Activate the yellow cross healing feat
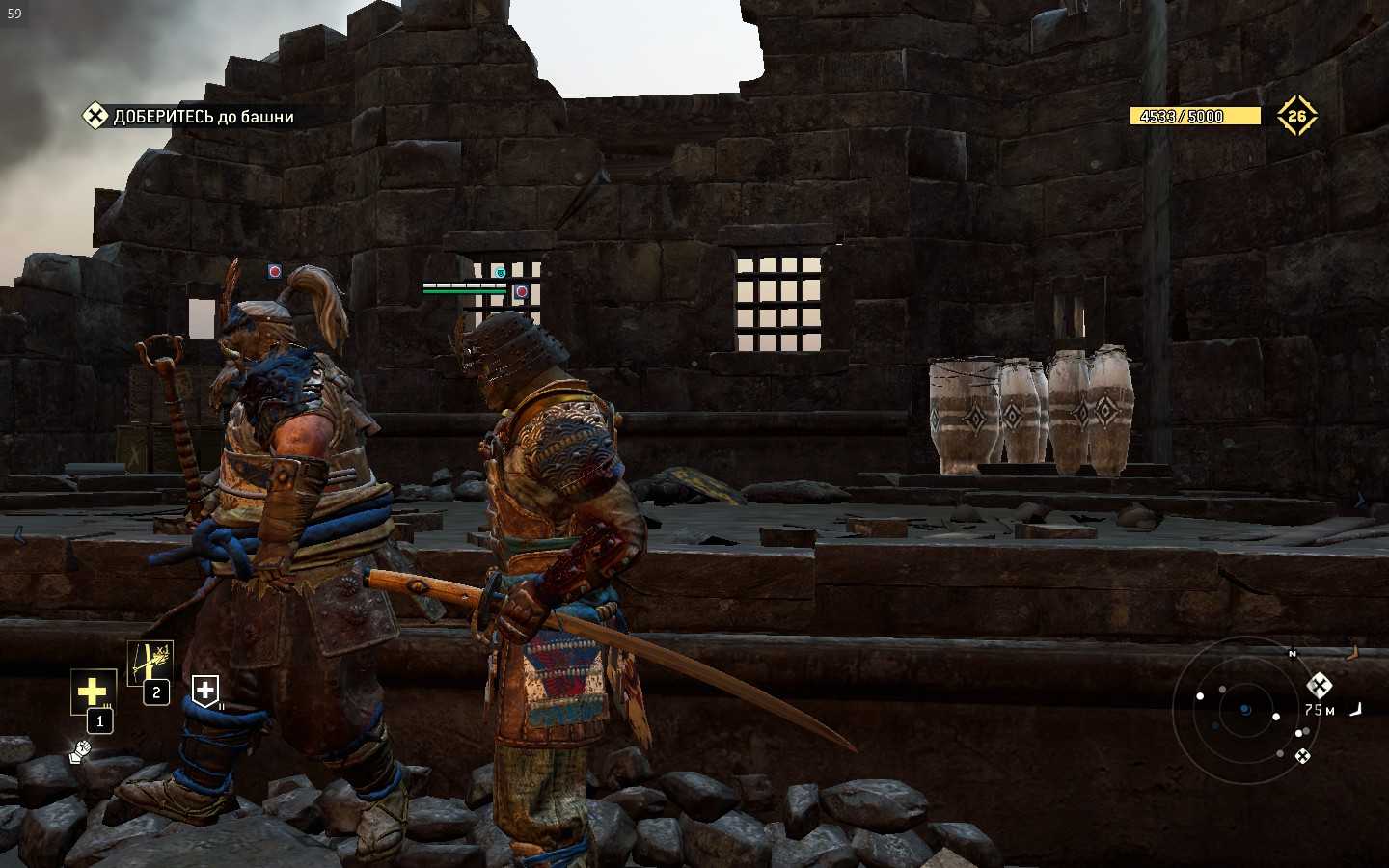 (92, 691)
